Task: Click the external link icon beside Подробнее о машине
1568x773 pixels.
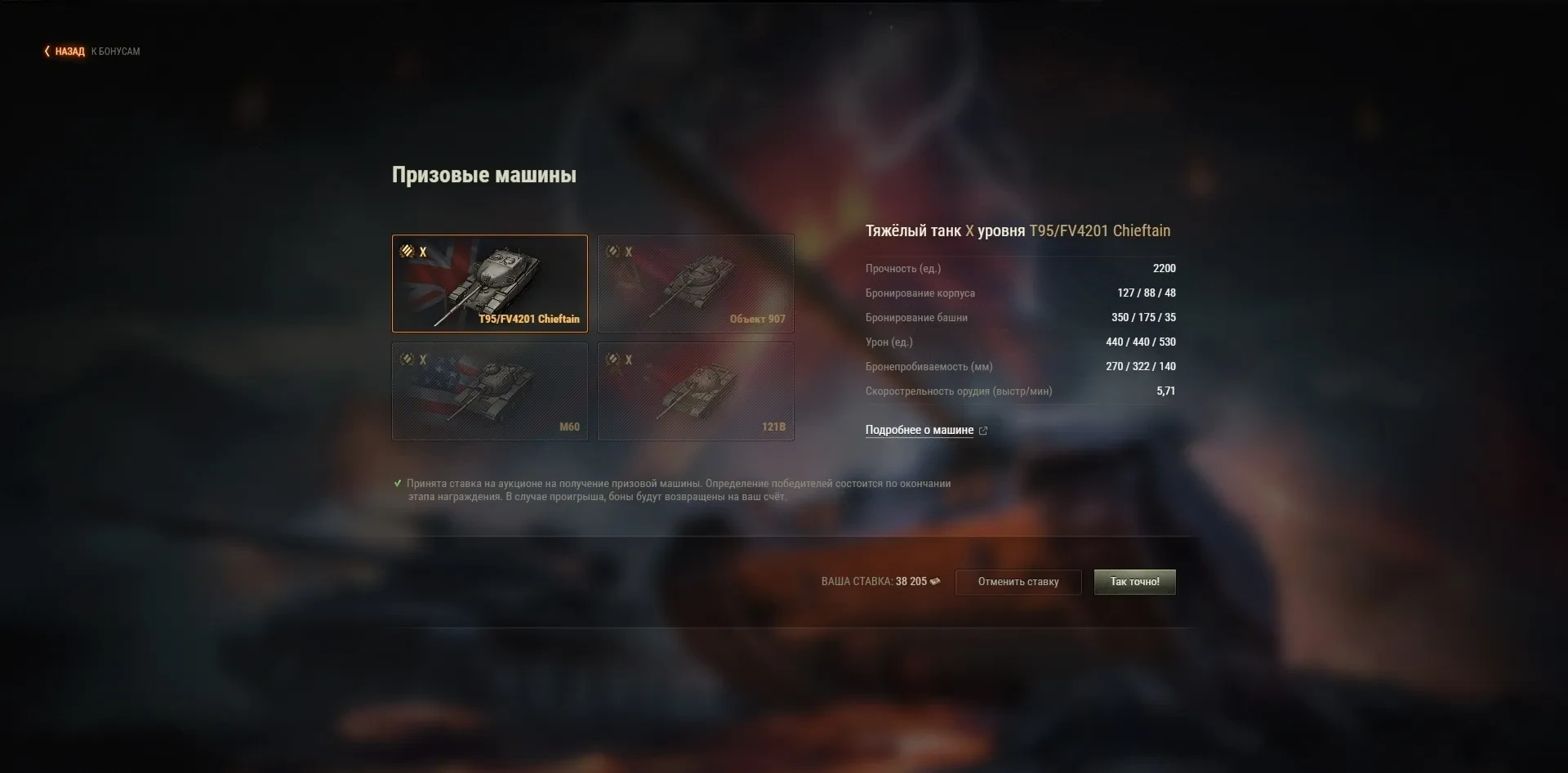Action: point(984,430)
